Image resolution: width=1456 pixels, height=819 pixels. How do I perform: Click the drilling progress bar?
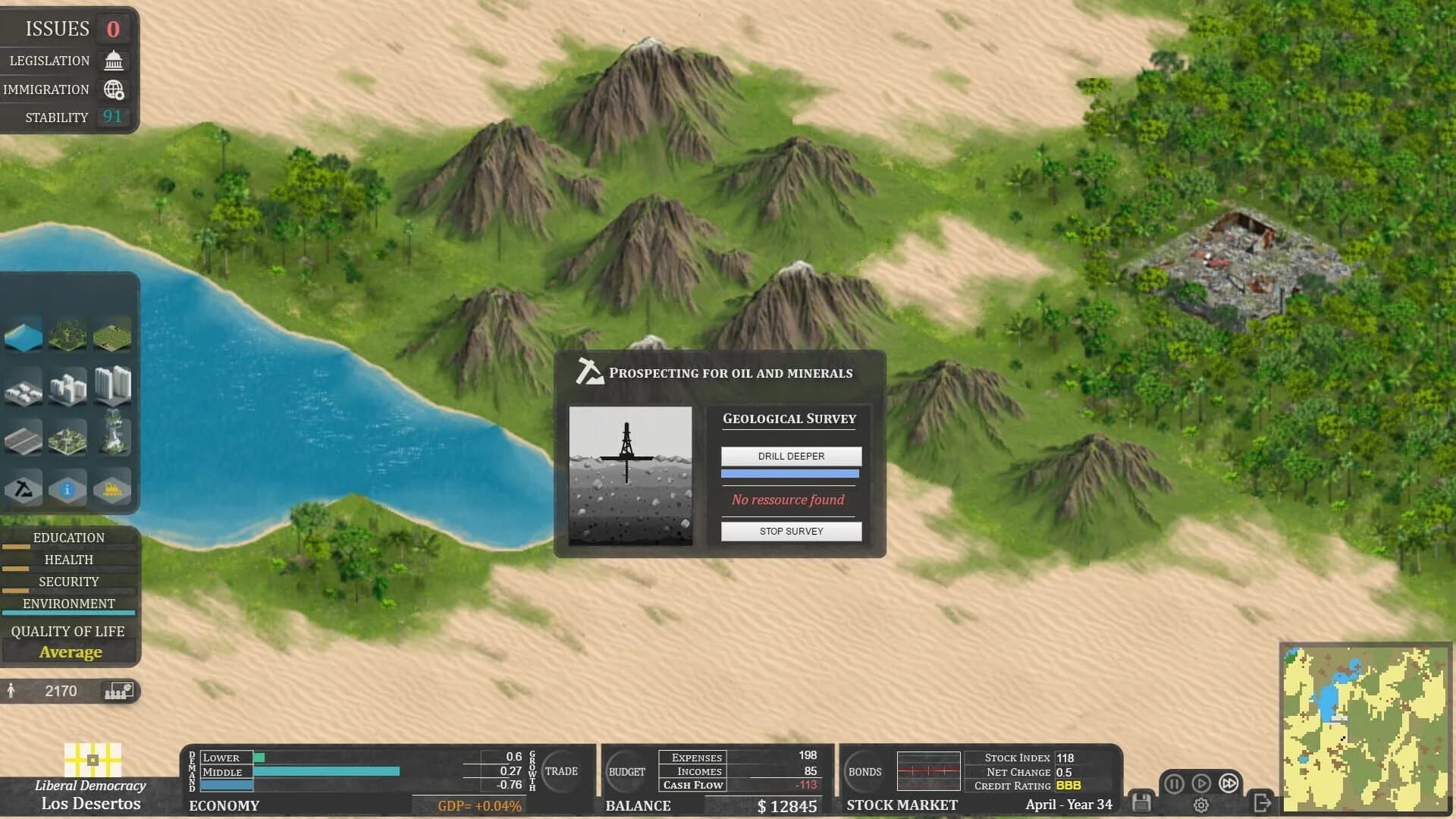[x=789, y=472]
